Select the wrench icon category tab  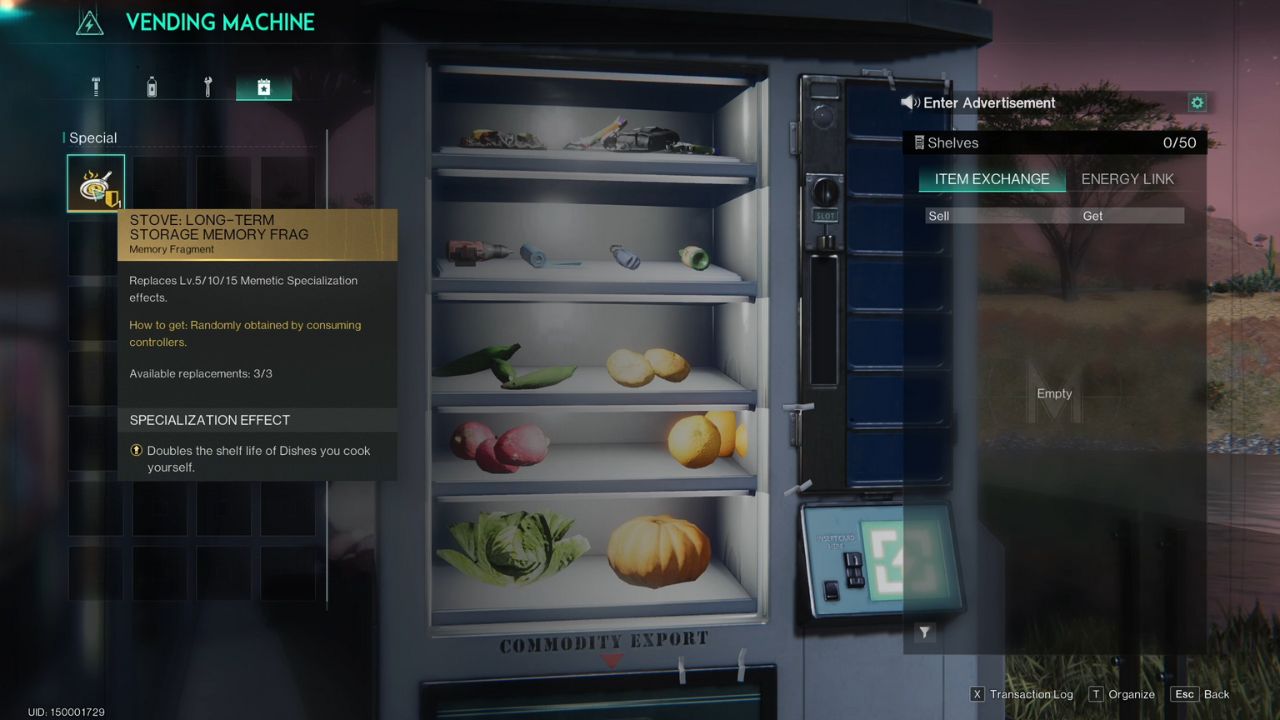tap(208, 87)
